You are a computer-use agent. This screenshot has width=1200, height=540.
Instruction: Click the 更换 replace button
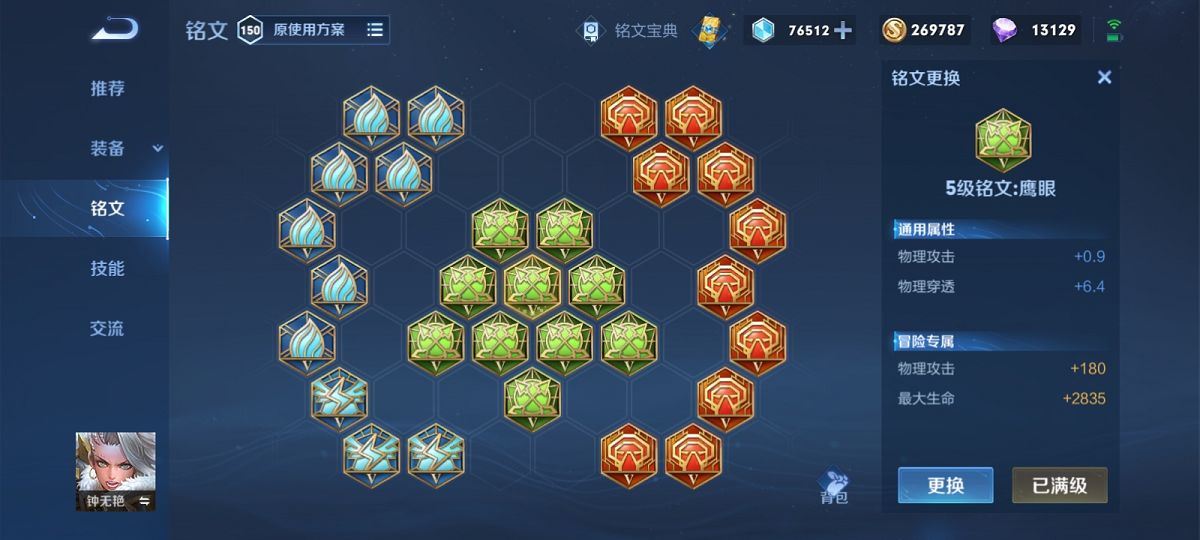click(x=945, y=486)
